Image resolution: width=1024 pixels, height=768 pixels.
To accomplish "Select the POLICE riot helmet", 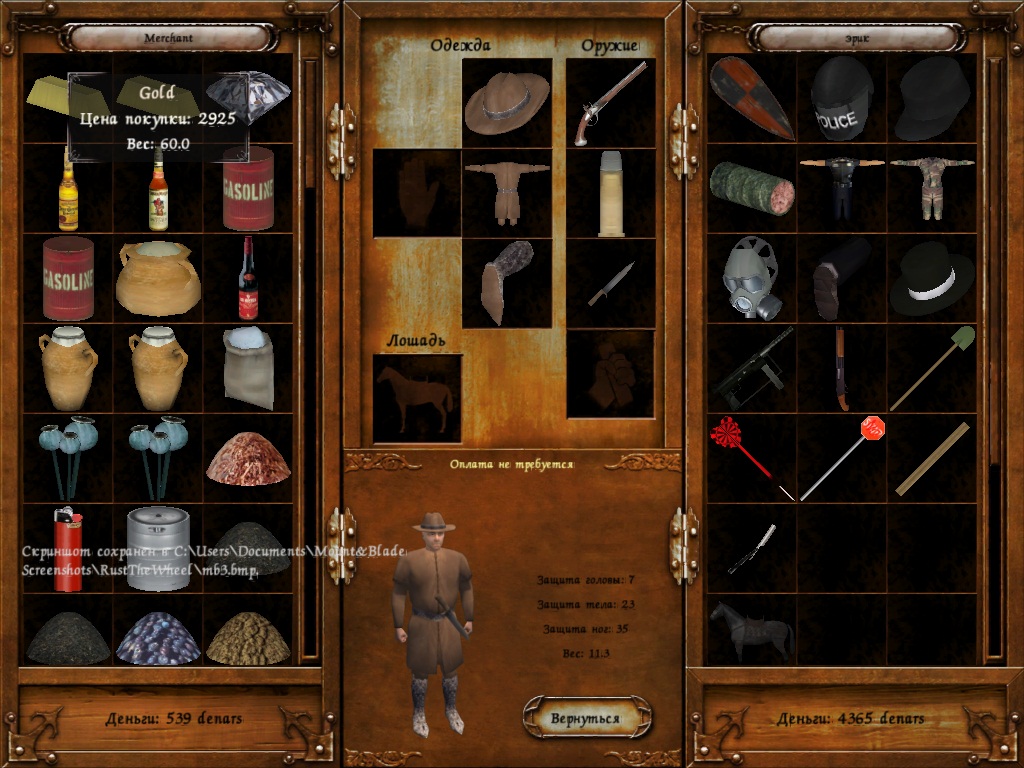I will [841, 98].
